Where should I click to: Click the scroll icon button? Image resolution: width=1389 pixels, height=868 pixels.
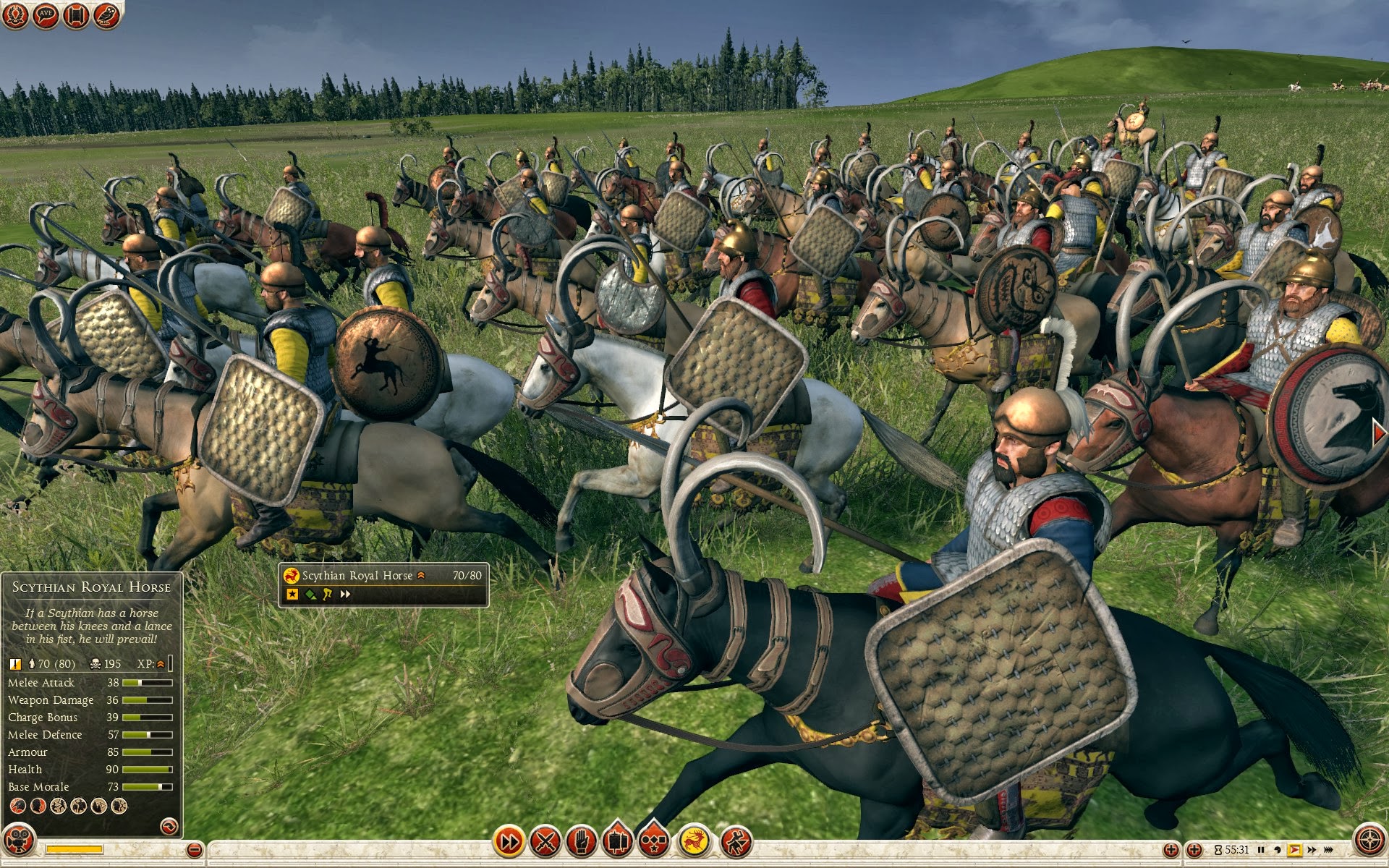(x=76, y=15)
